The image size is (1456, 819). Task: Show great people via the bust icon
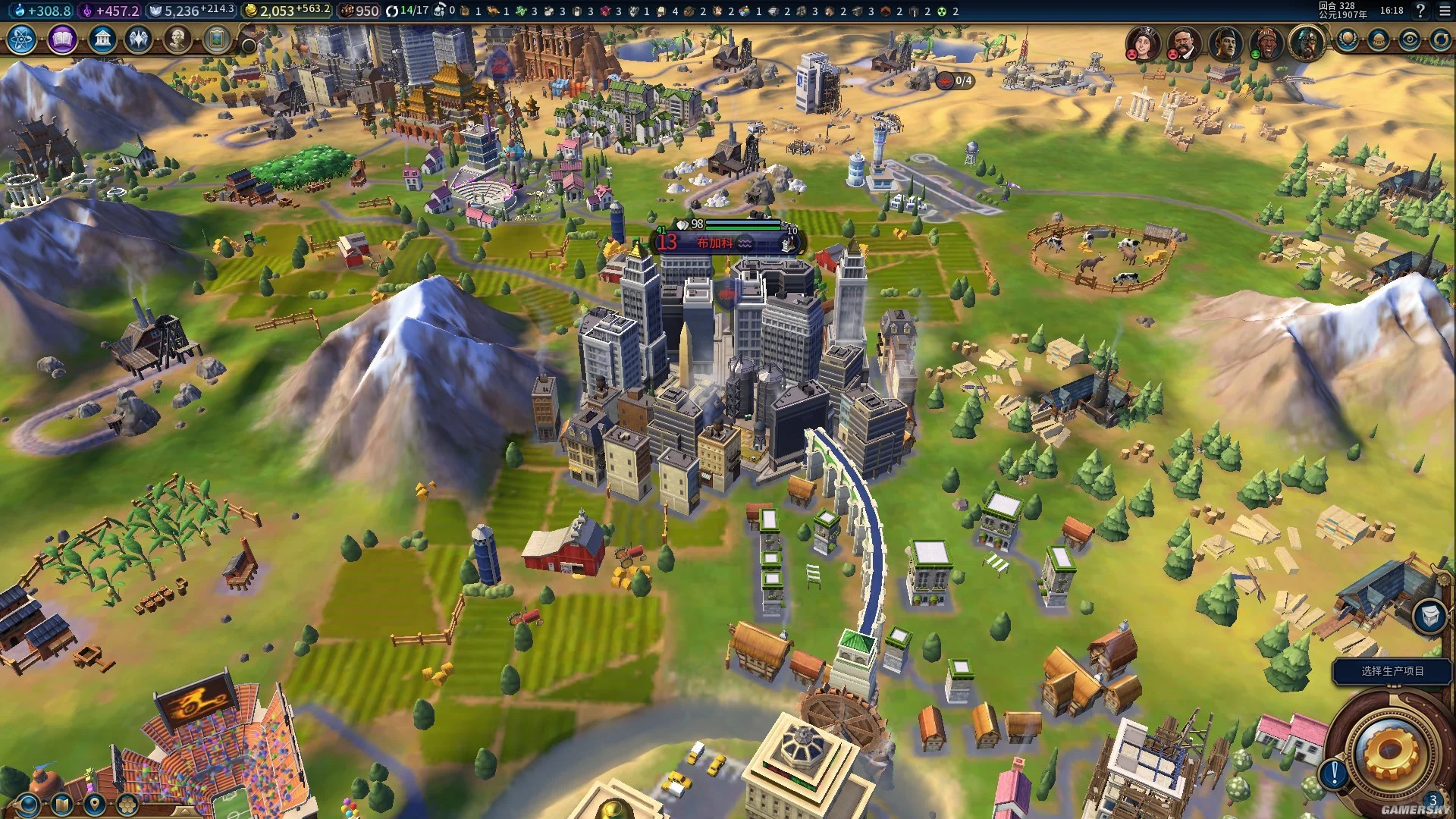pyautogui.click(x=177, y=39)
